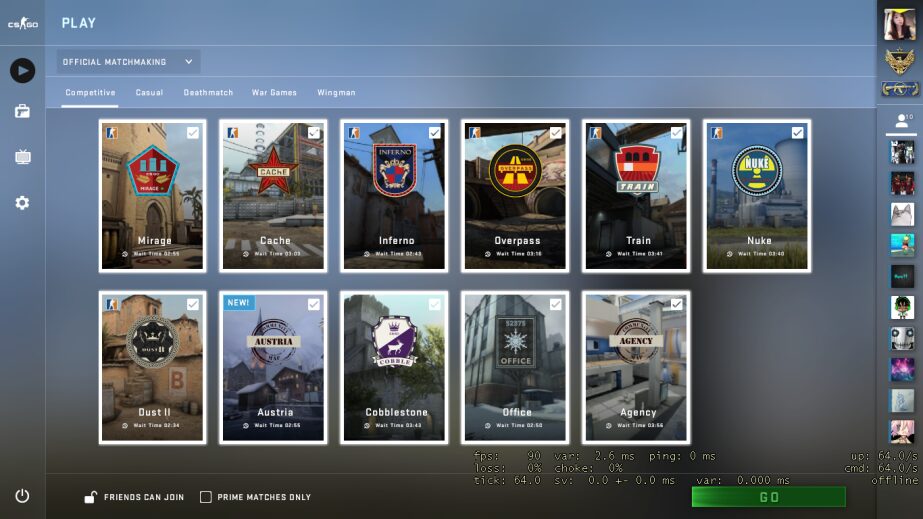Viewport: 923px width, 519px height.
Task: Toggle the Mirage map card
Action: (x=153, y=196)
